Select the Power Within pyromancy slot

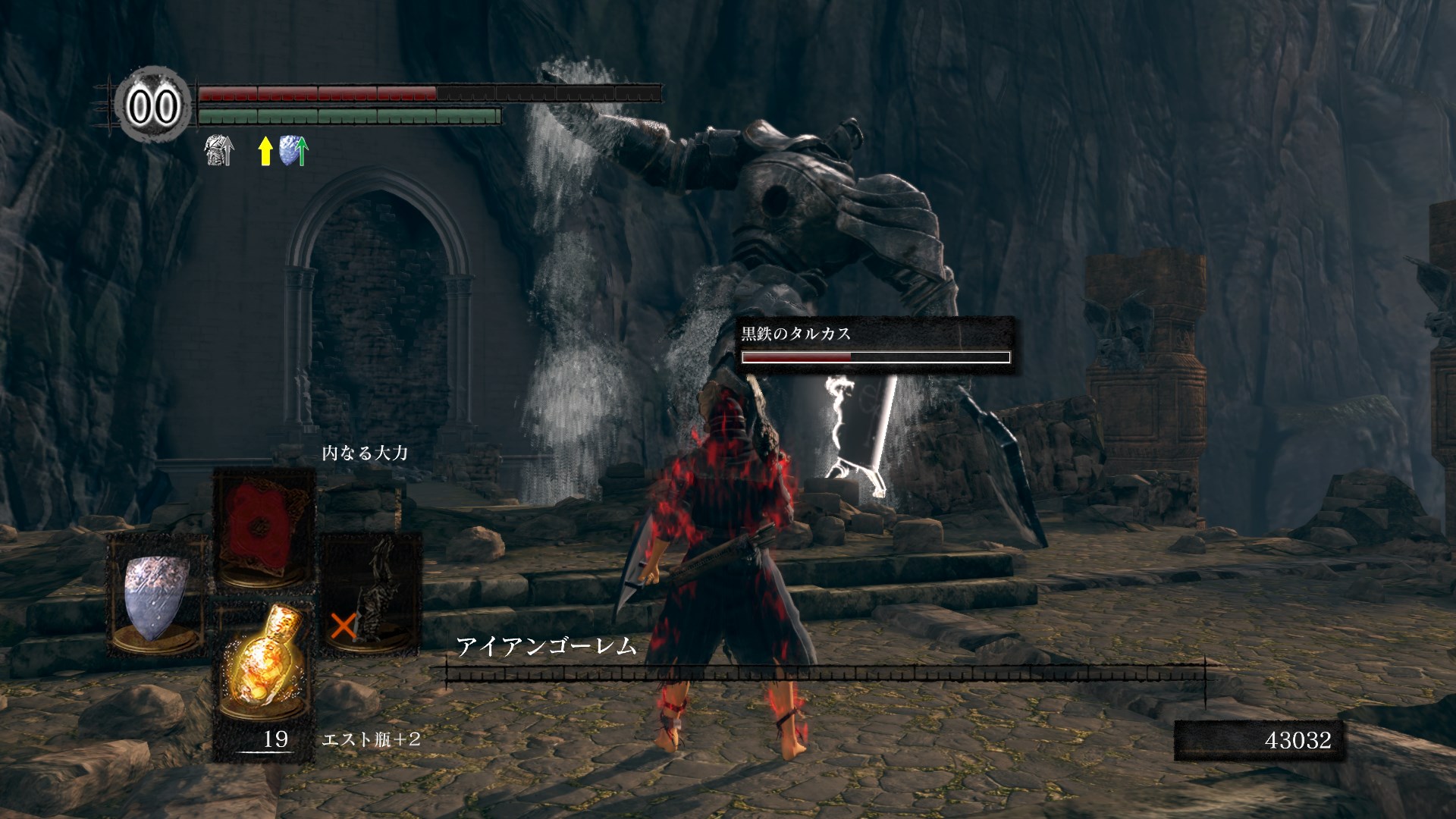pos(264,528)
